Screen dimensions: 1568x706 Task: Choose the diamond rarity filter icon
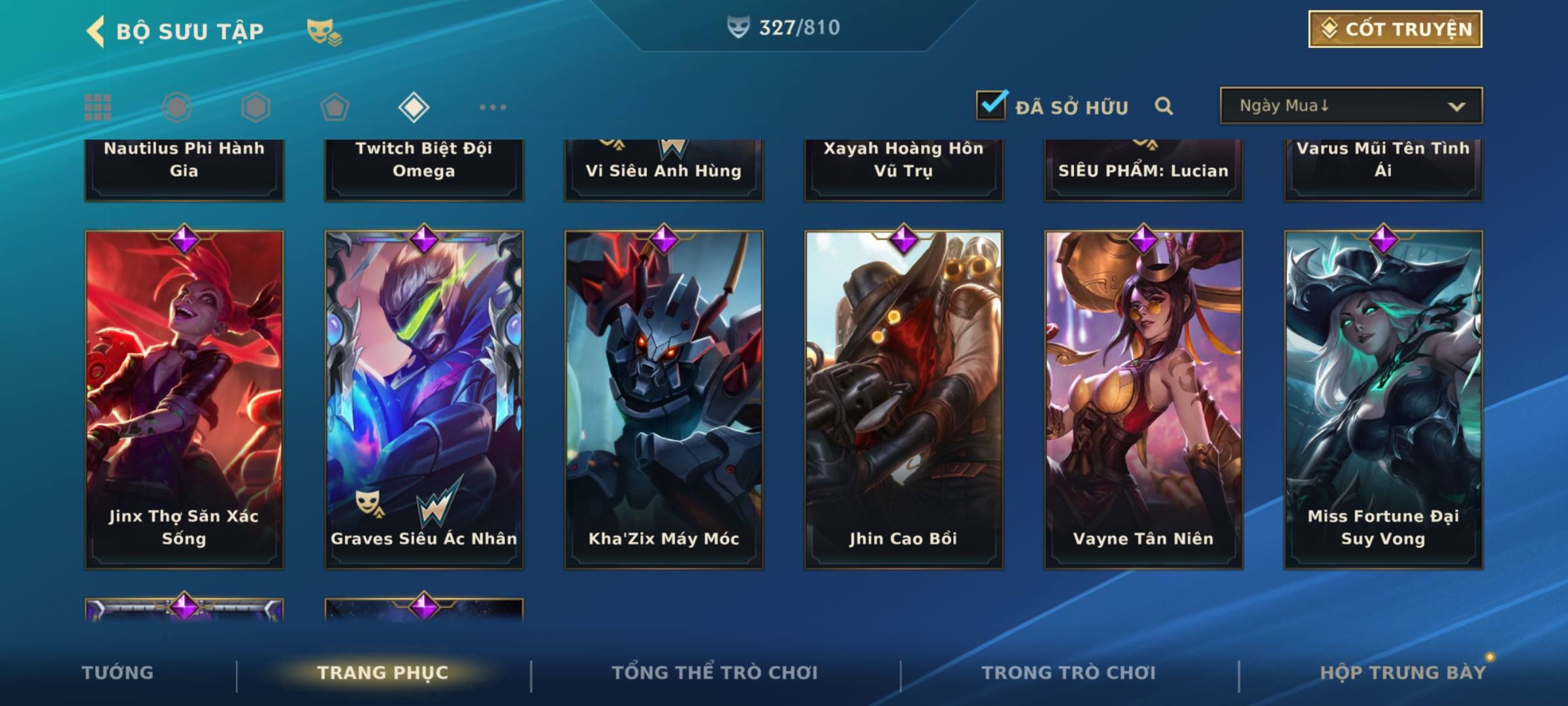[414, 107]
